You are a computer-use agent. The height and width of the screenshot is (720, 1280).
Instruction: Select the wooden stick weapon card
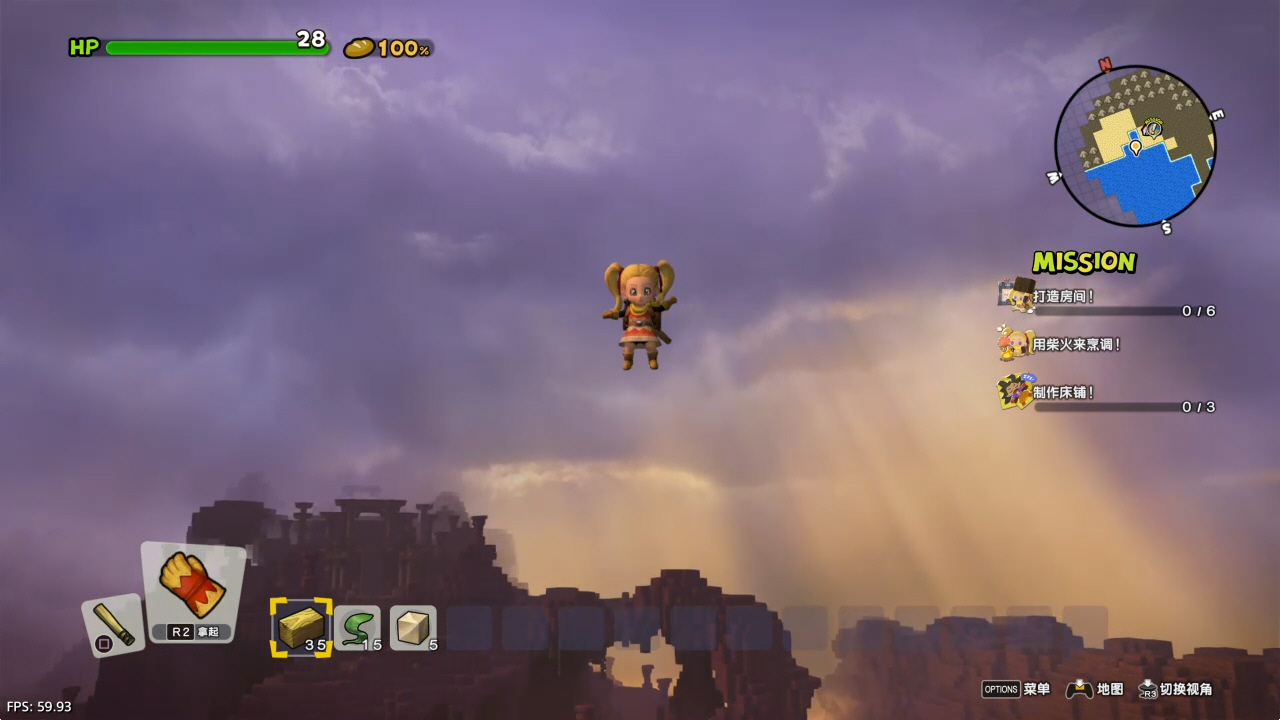pyautogui.click(x=113, y=625)
